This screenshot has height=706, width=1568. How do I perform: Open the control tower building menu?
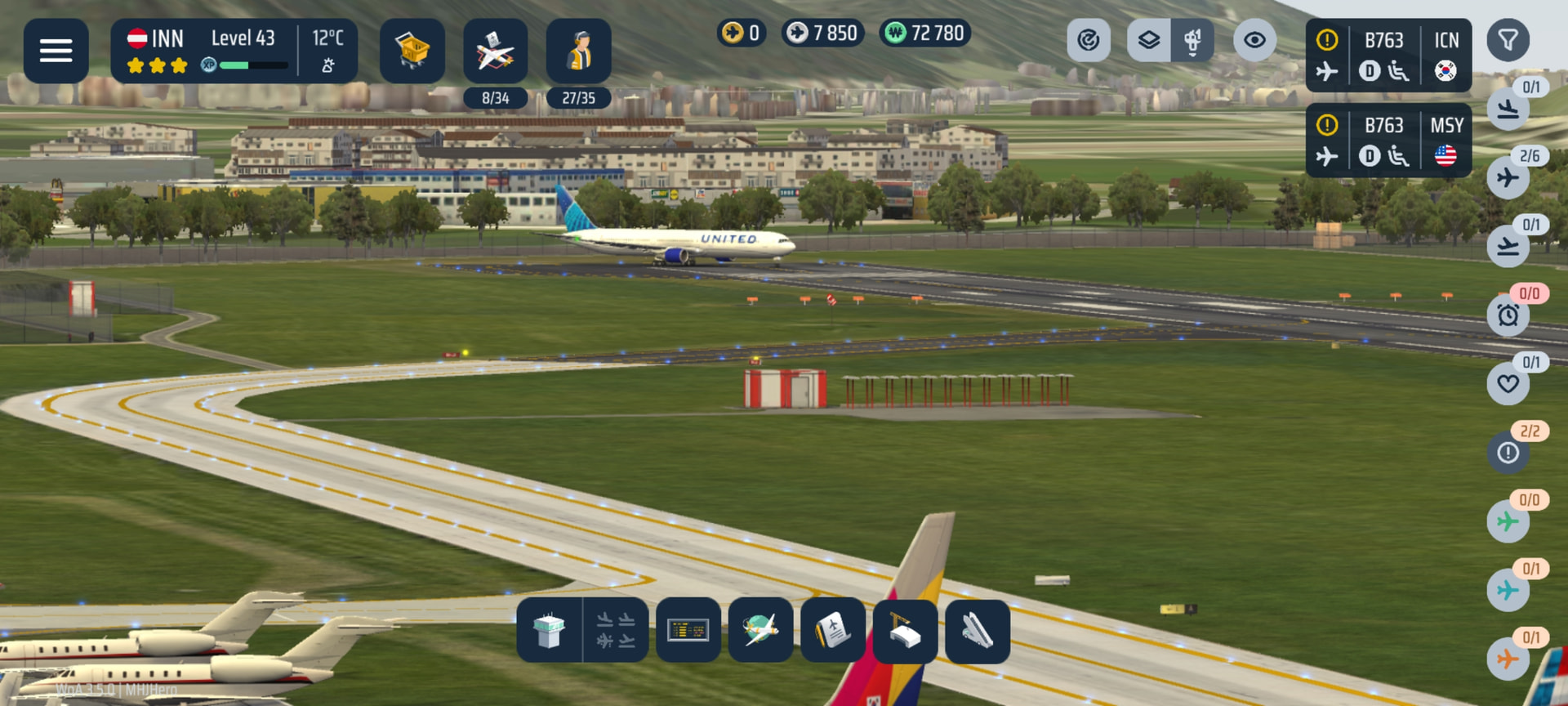pyautogui.click(x=549, y=630)
